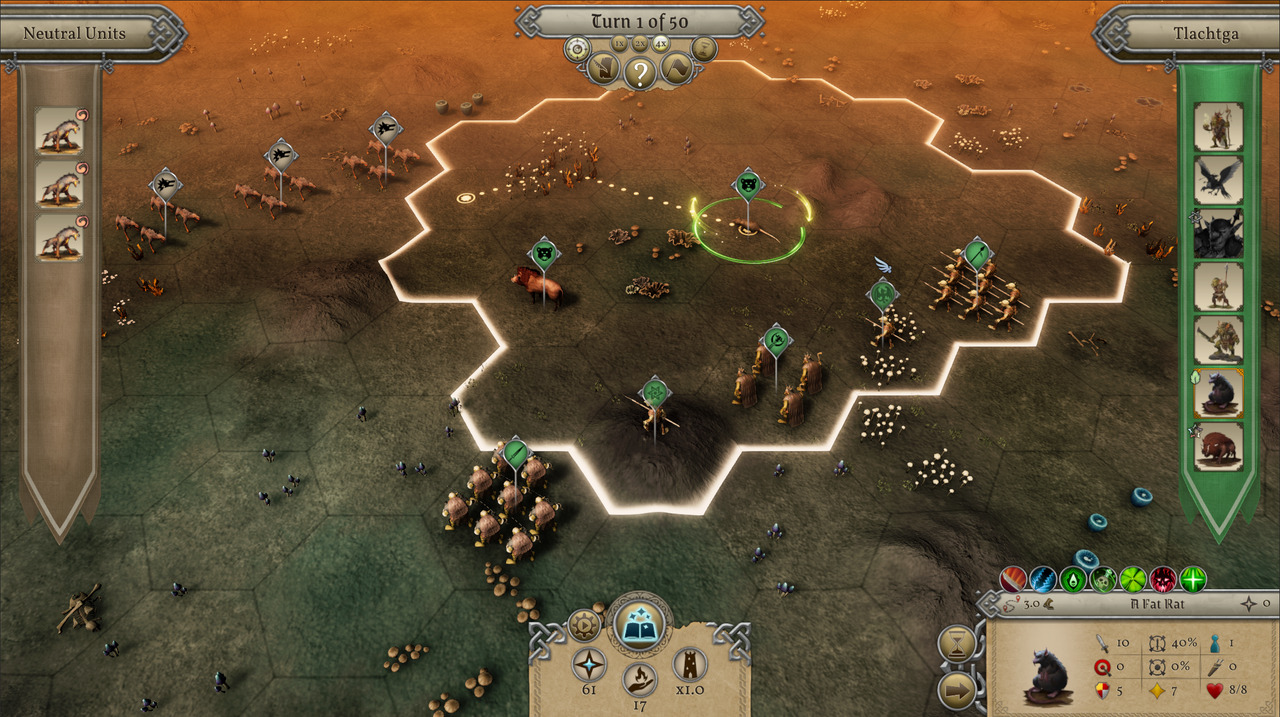Select the four-leaf clover status icon

pos(1132,579)
